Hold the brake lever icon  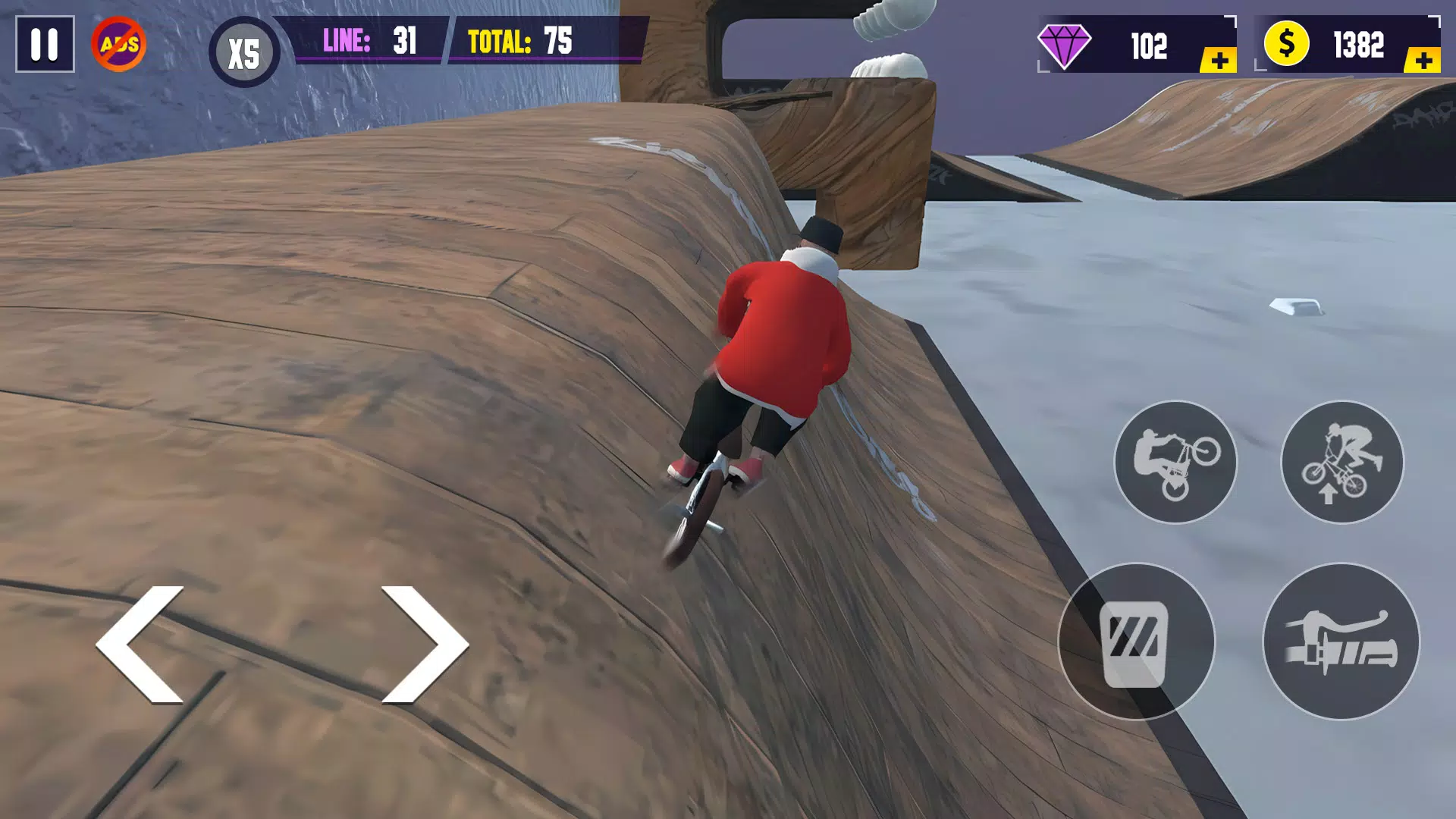pyautogui.click(x=1342, y=642)
